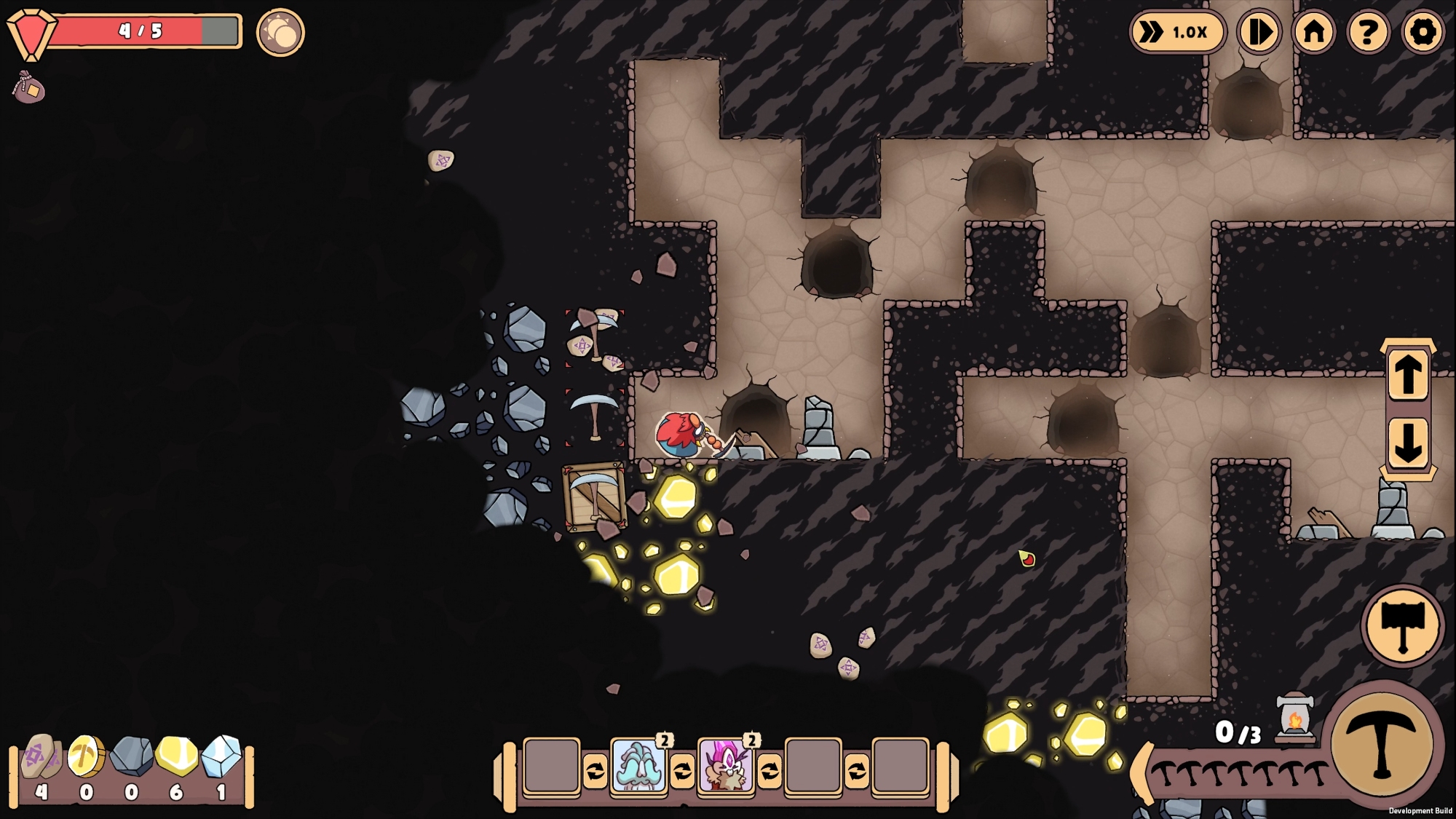Return to the home menu

pos(1314,32)
